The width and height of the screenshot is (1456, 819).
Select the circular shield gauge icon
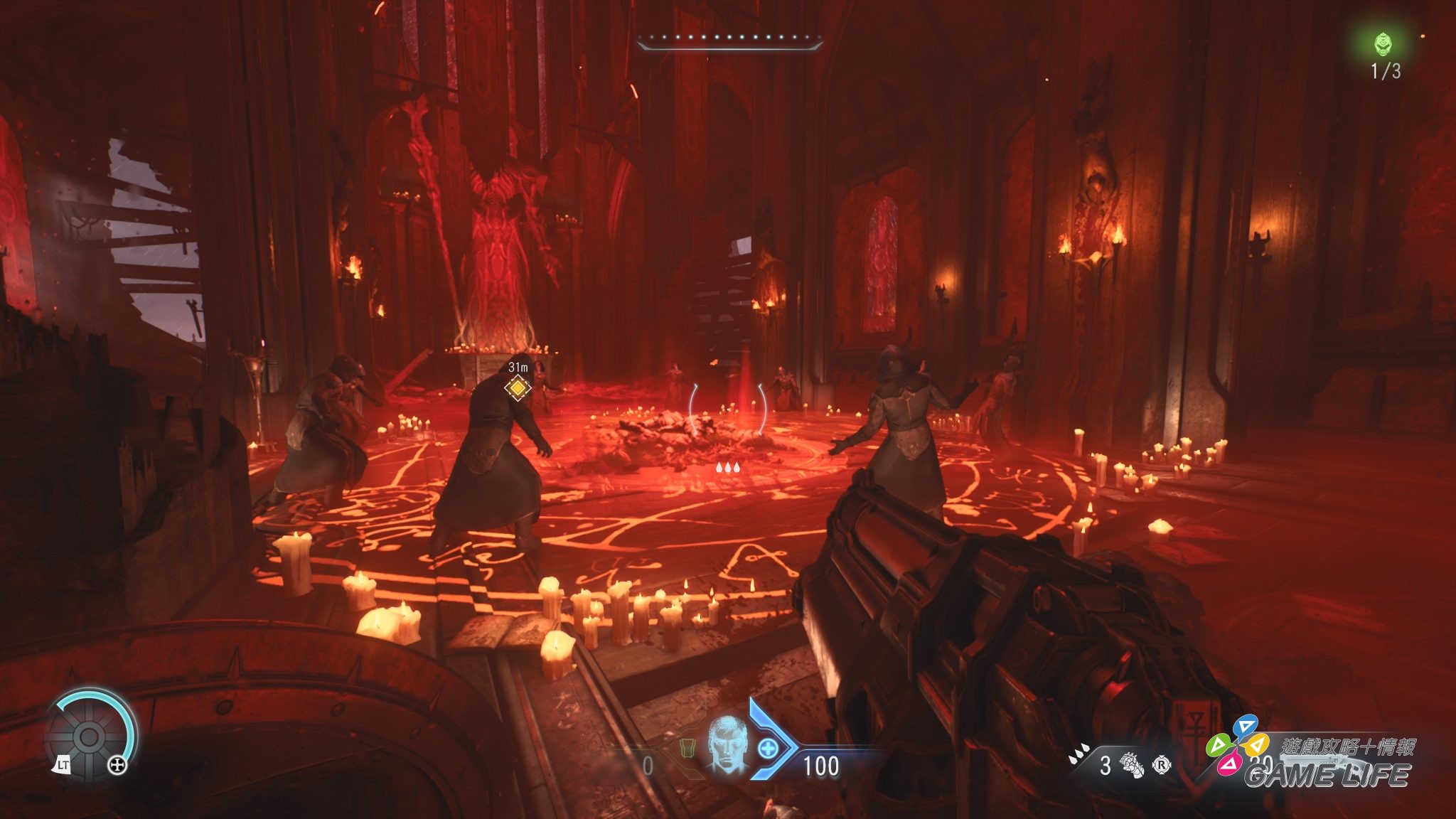(90, 737)
